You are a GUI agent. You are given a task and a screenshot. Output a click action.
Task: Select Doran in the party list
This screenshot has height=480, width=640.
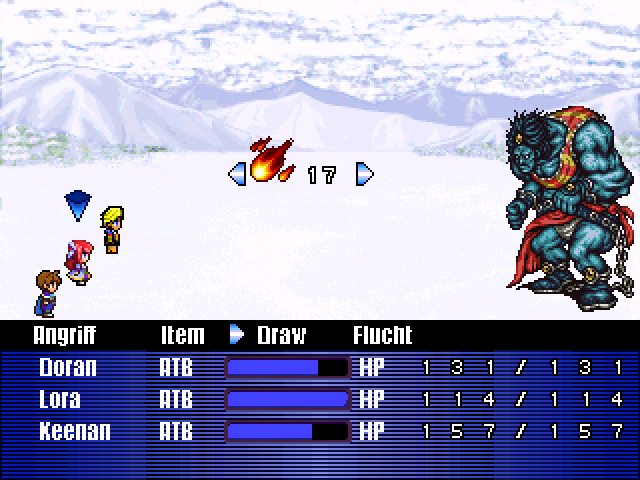[x=68, y=367]
